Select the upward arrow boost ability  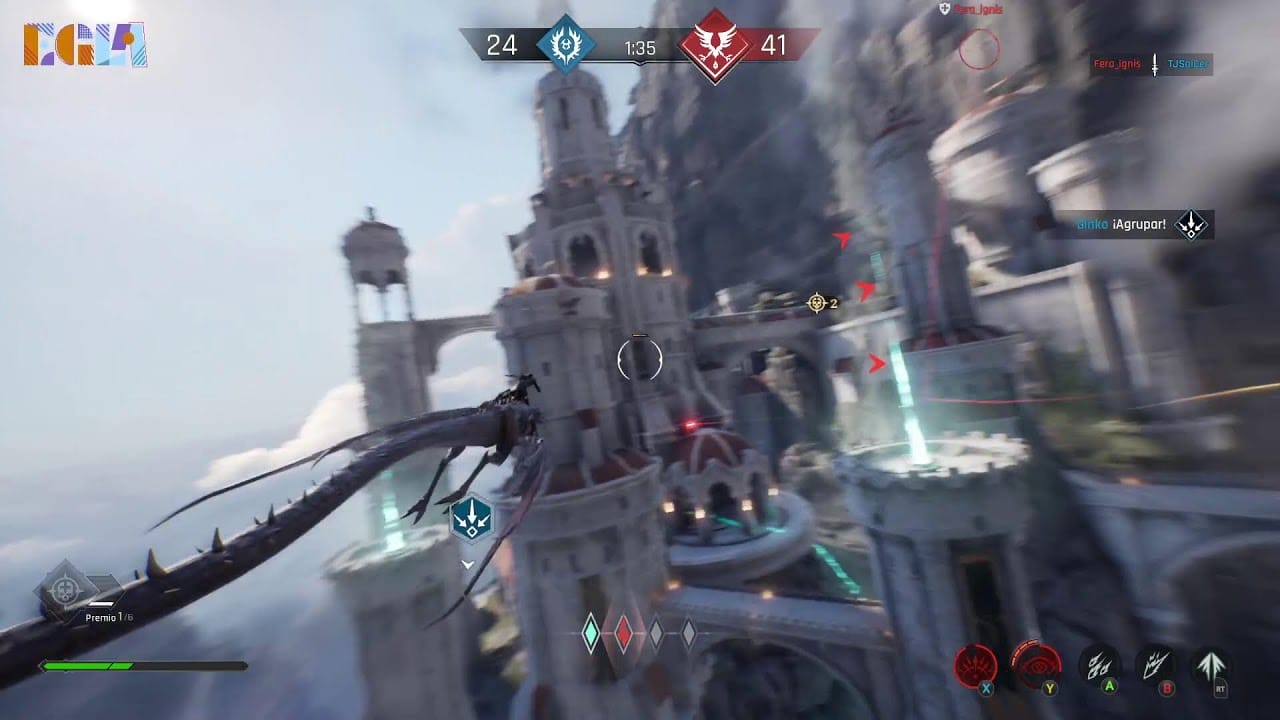pos(1211,665)
